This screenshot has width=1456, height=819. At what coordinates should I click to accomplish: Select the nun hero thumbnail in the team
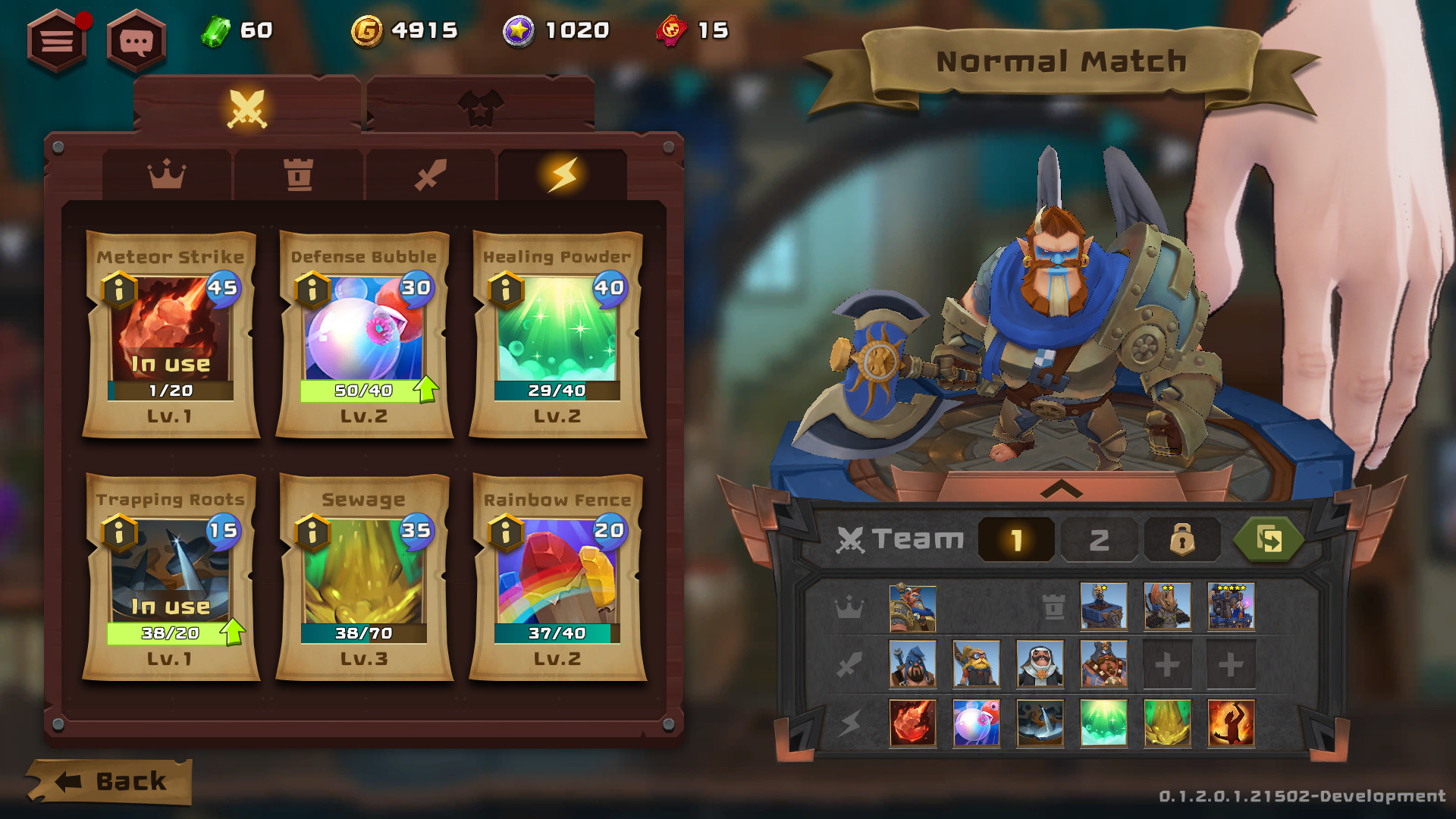tap(1040, 662)
